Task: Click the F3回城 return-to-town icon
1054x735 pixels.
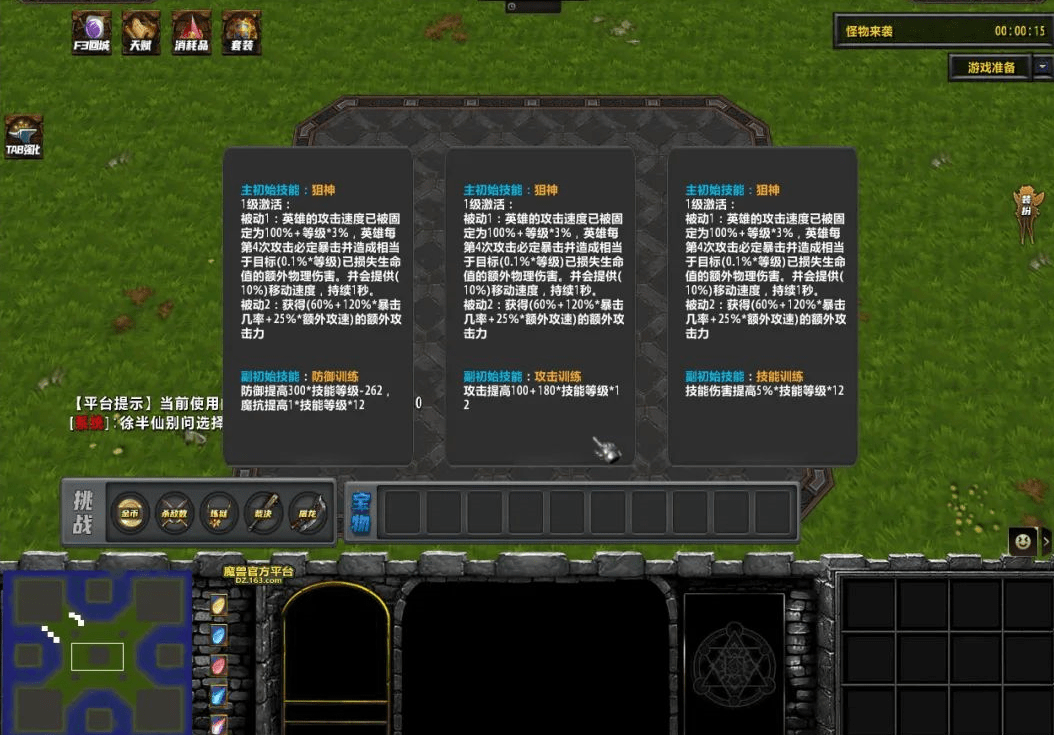Action: [x=91, y=31]
